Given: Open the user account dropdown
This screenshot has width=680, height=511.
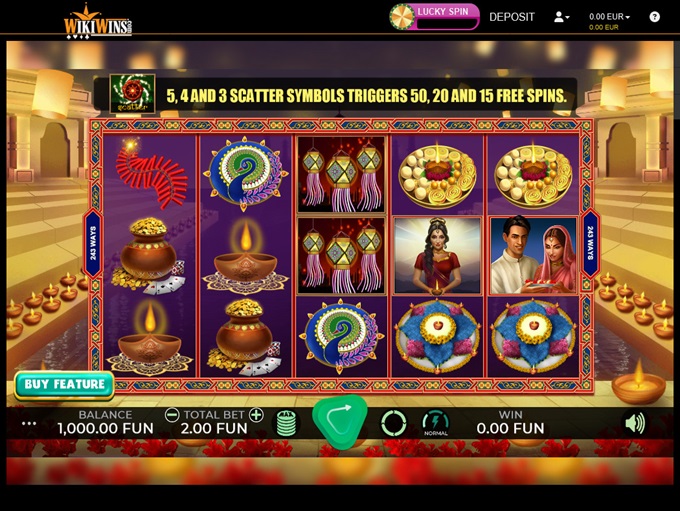Looking at the screenshot, I should (561, 17).
